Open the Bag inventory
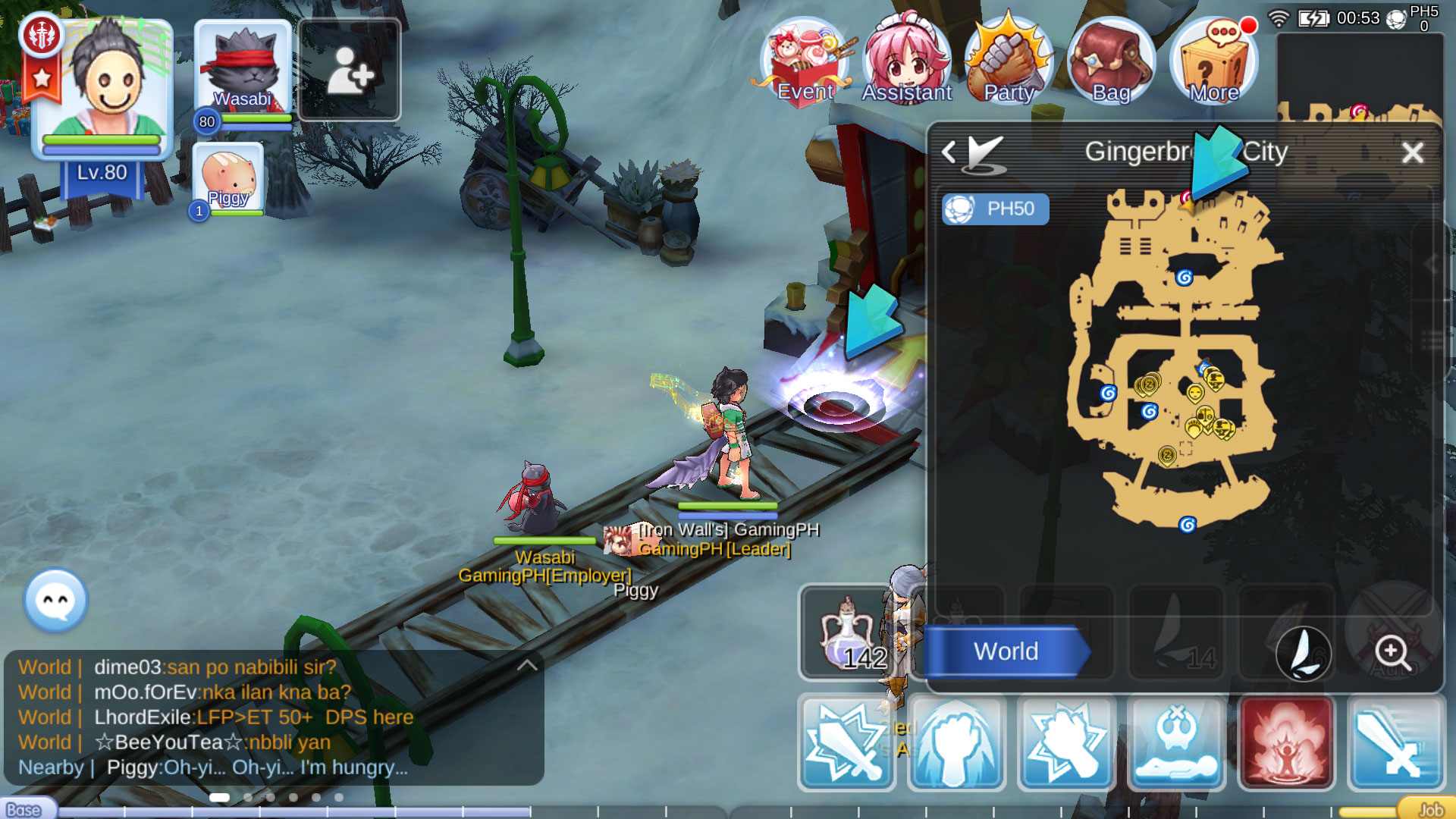This screenshot has width=1456, height=819. click(1109, 61)
